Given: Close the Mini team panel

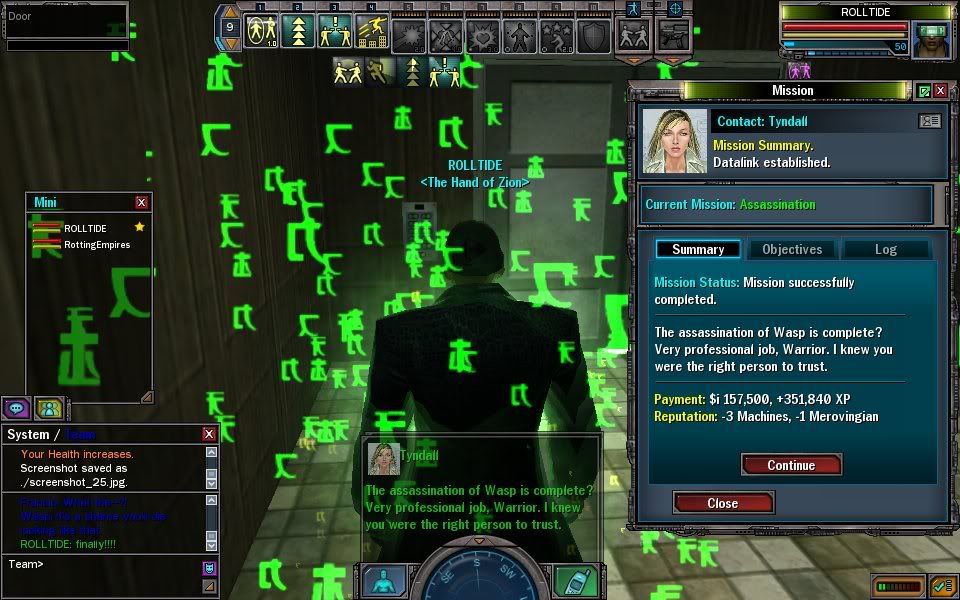Looking at the screenshot, I should 141,202.
